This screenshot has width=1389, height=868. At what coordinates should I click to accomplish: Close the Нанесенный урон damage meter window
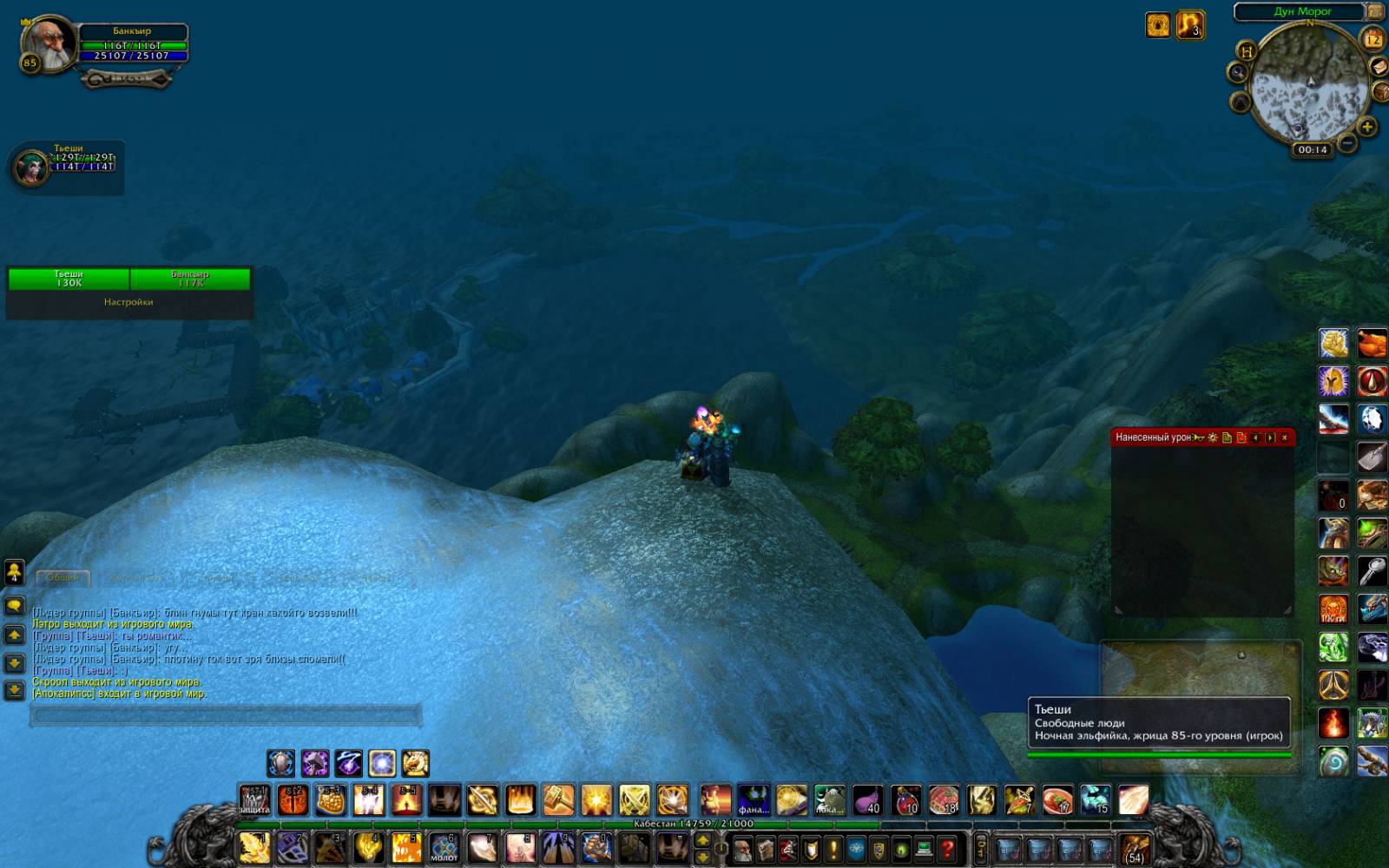(1285, 437)
